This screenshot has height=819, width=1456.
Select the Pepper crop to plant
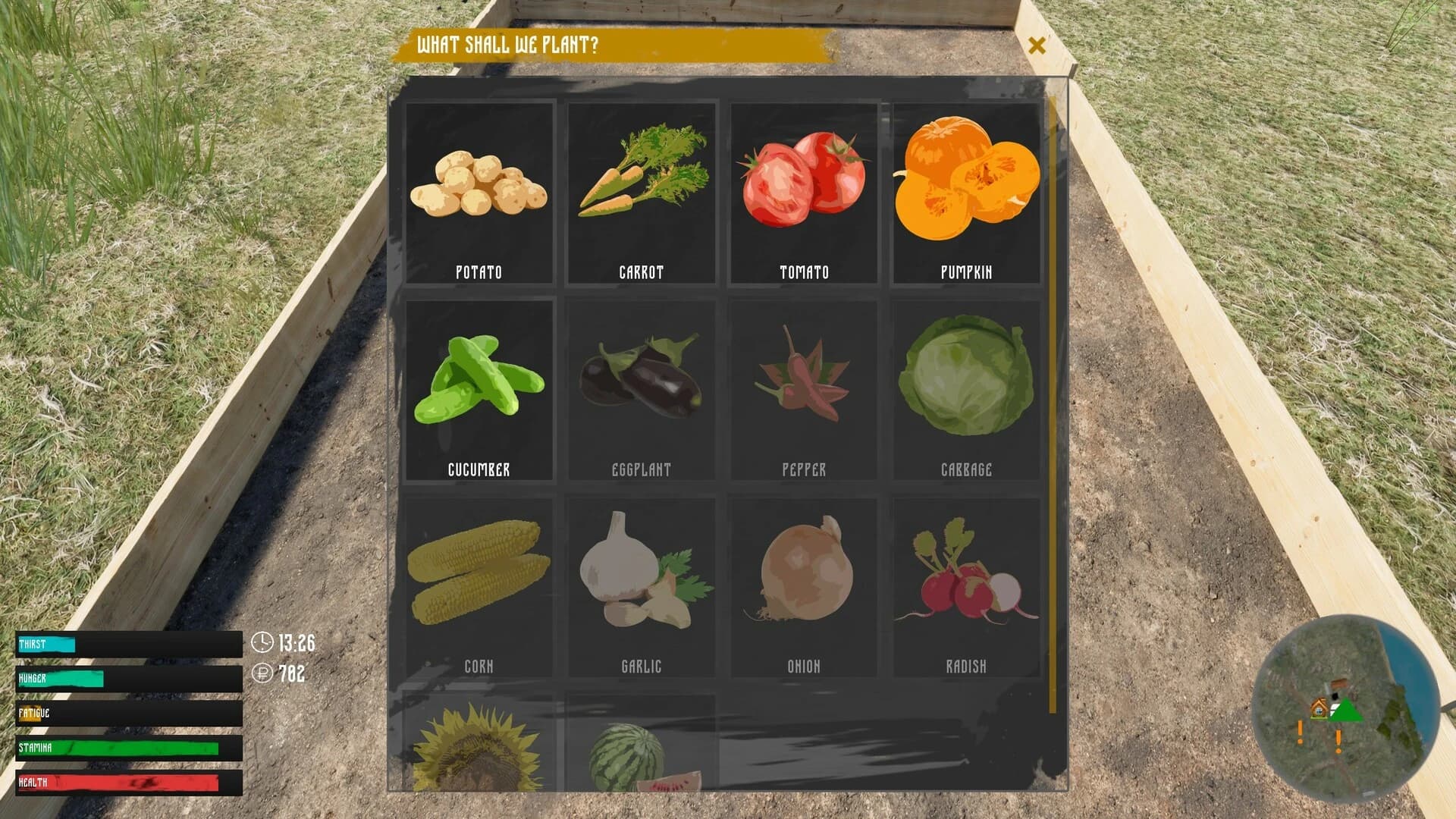click(804, 387)
